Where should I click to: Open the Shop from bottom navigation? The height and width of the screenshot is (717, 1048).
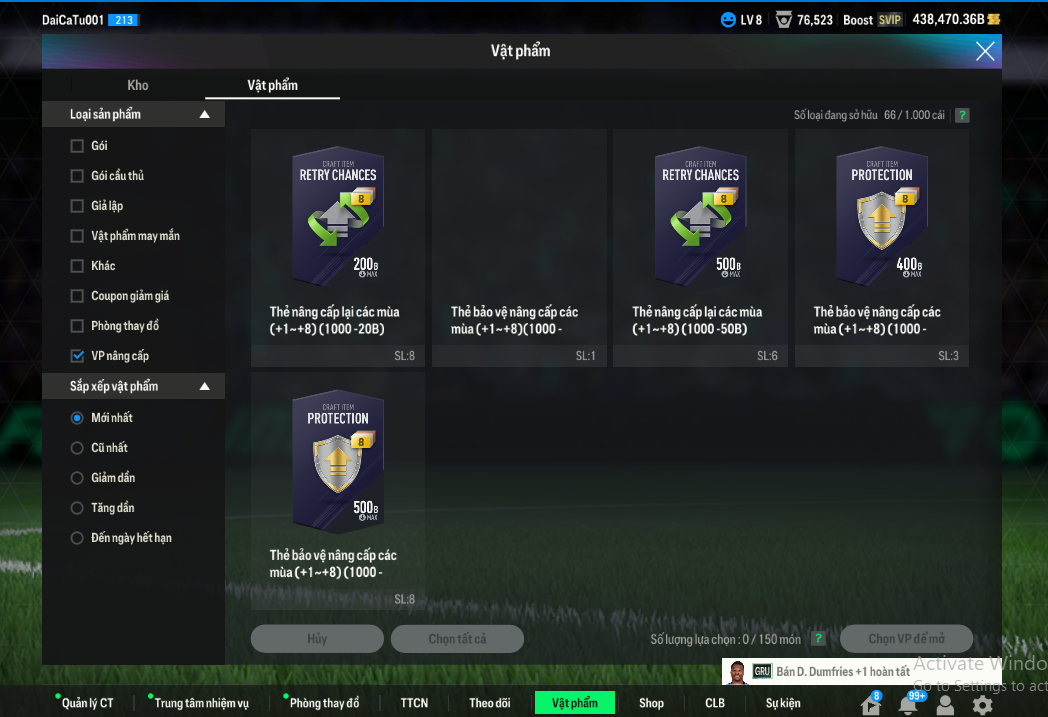coord(651,703)
